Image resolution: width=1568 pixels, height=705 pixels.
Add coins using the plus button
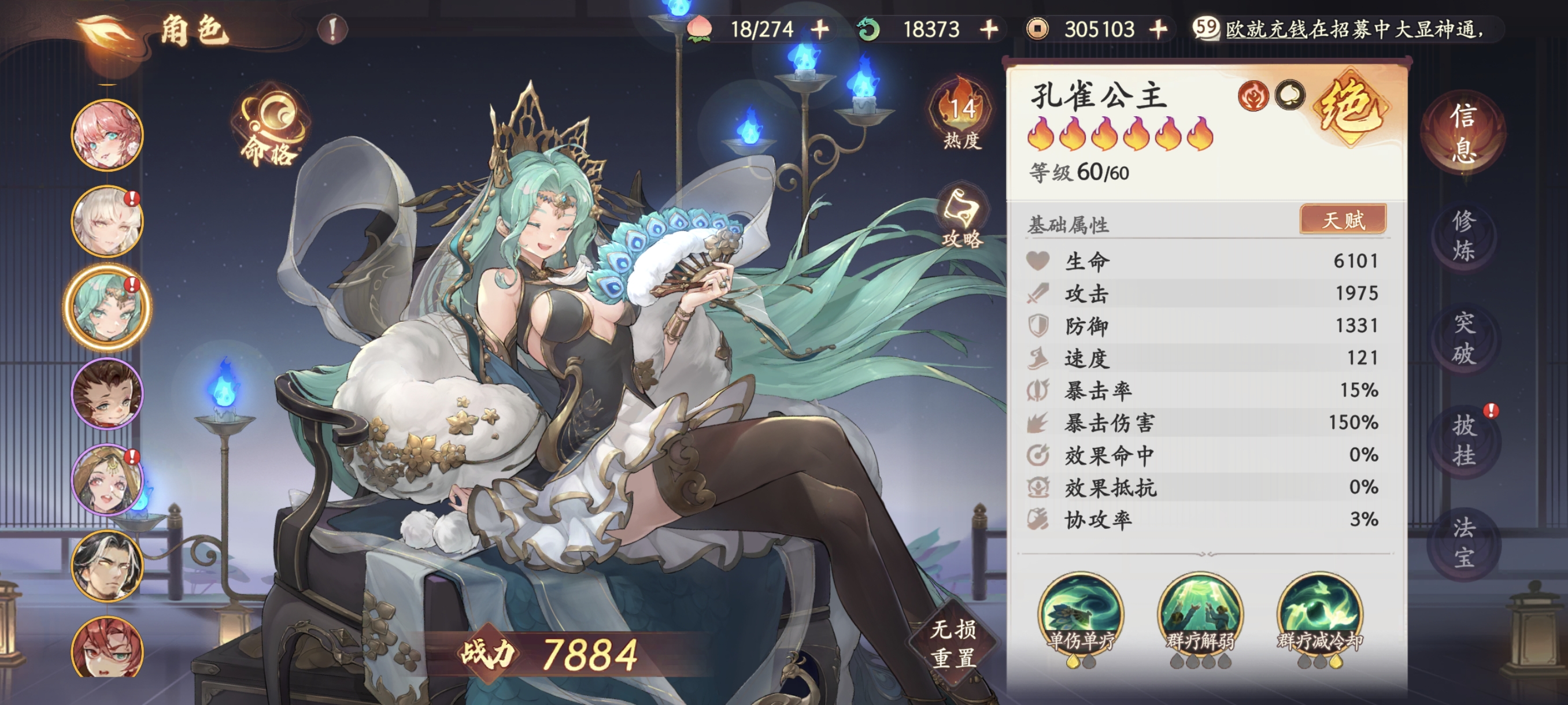(1157, 28)
